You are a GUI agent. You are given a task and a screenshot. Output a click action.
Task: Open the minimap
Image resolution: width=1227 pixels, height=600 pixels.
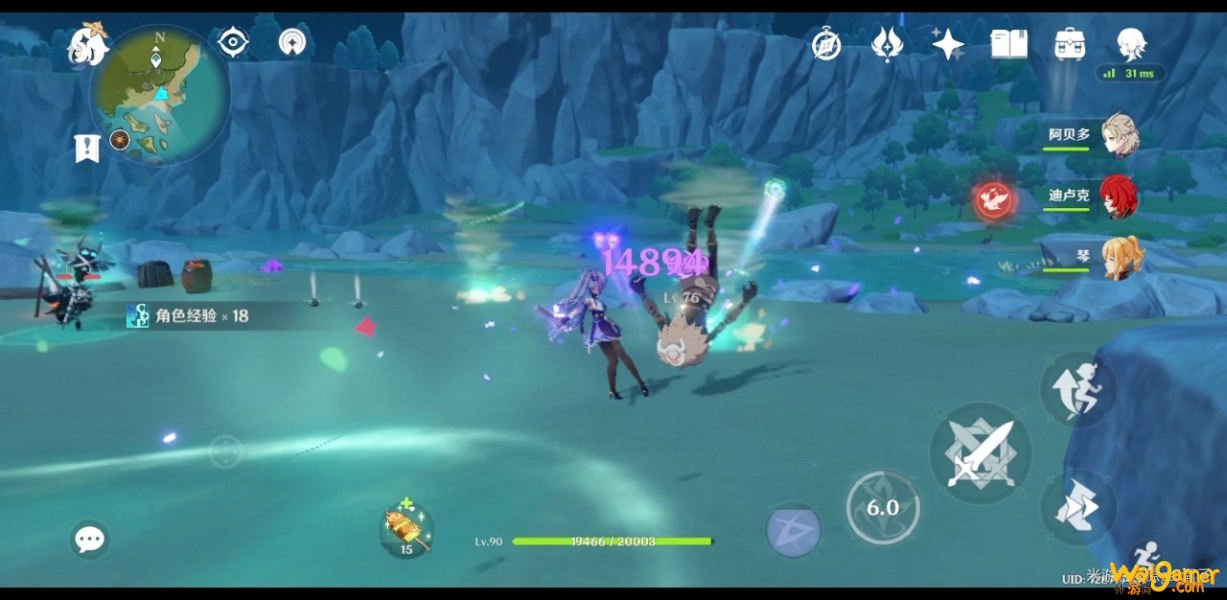[x=160, y=94]
